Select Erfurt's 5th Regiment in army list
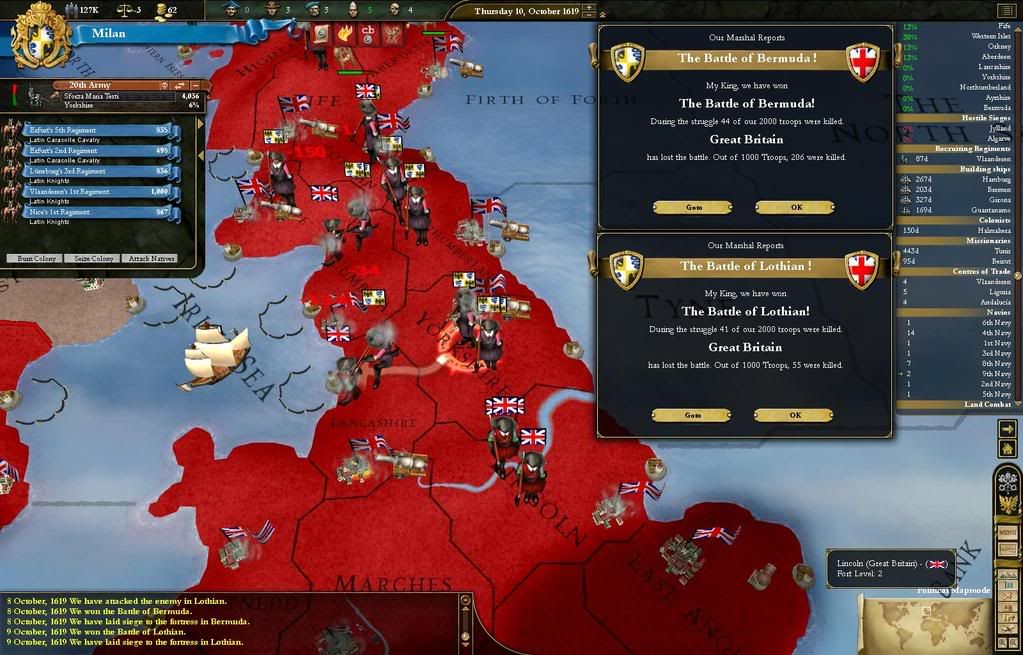 (x=100, y=130)
